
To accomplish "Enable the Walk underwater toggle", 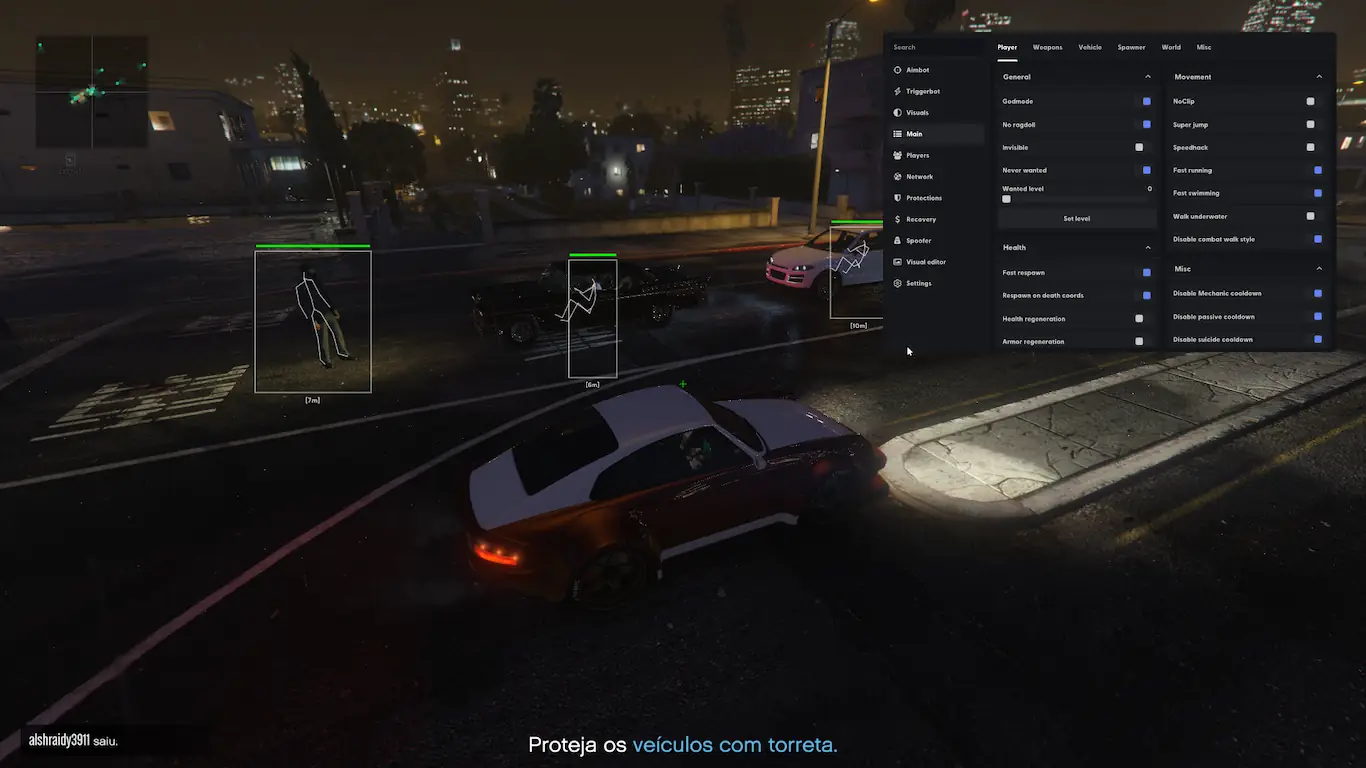I will tap(1310, 216).
